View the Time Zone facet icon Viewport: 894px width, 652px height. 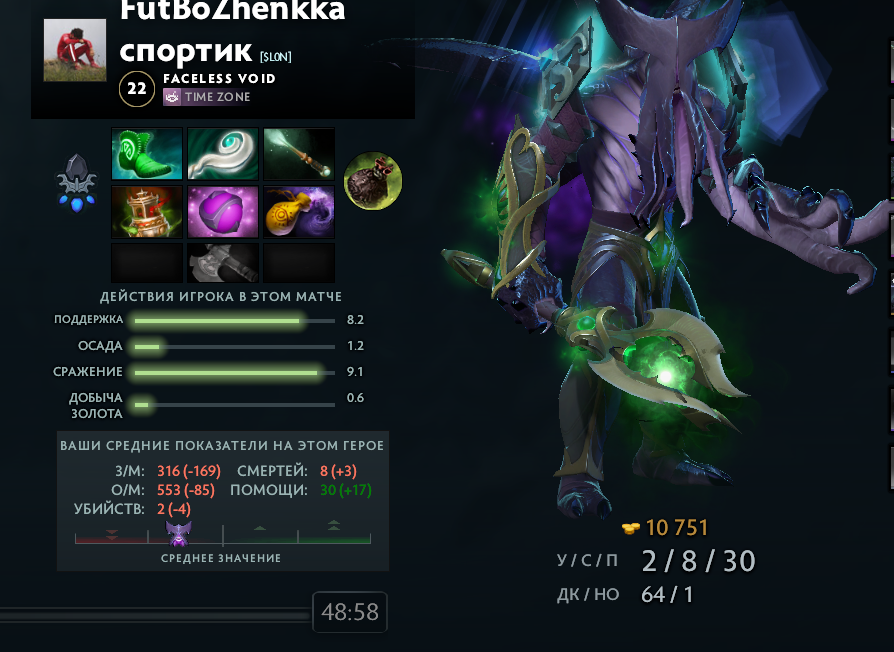click(x=172, y=97)
